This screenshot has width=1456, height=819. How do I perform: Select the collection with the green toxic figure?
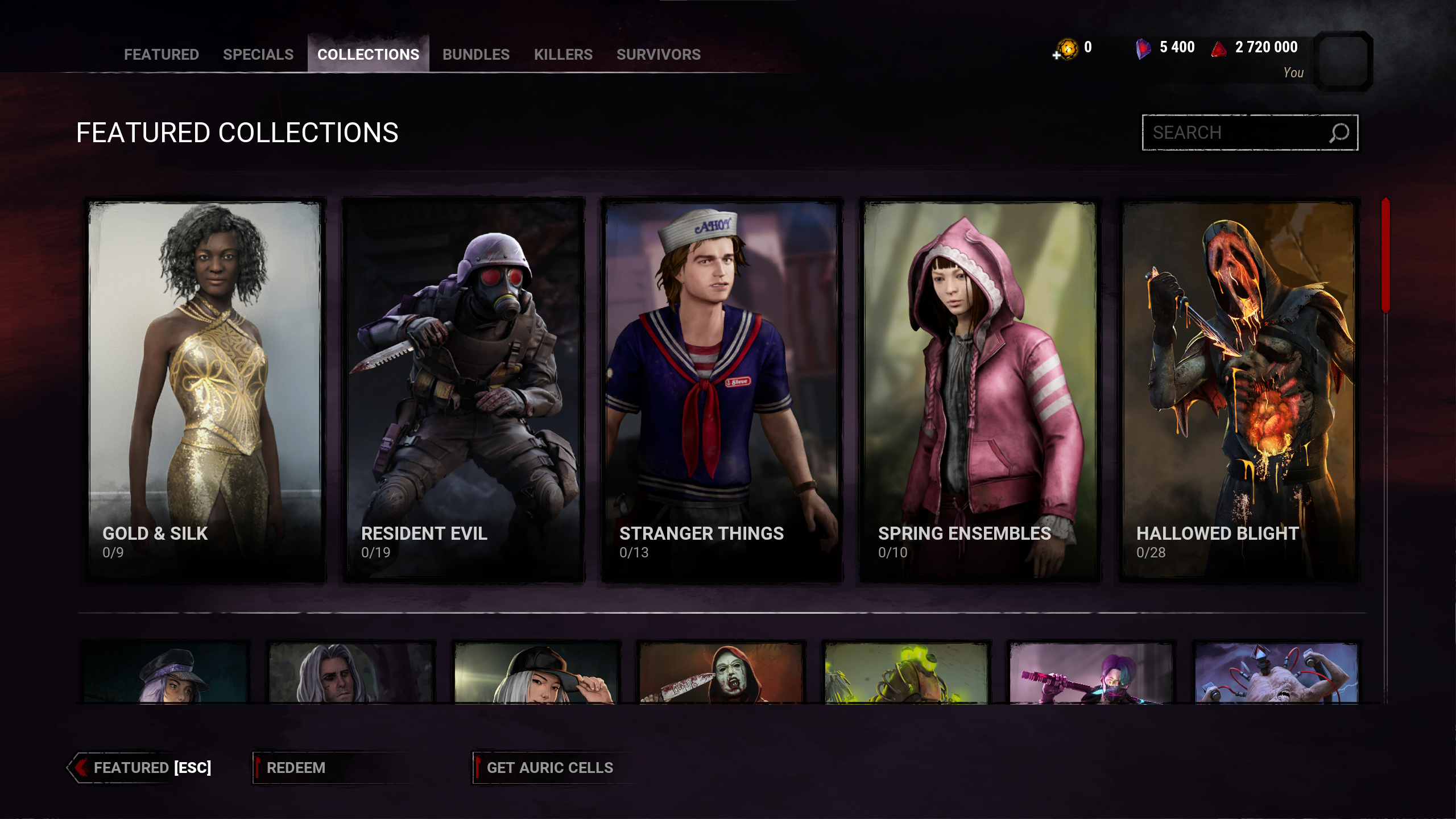[907, 673]
